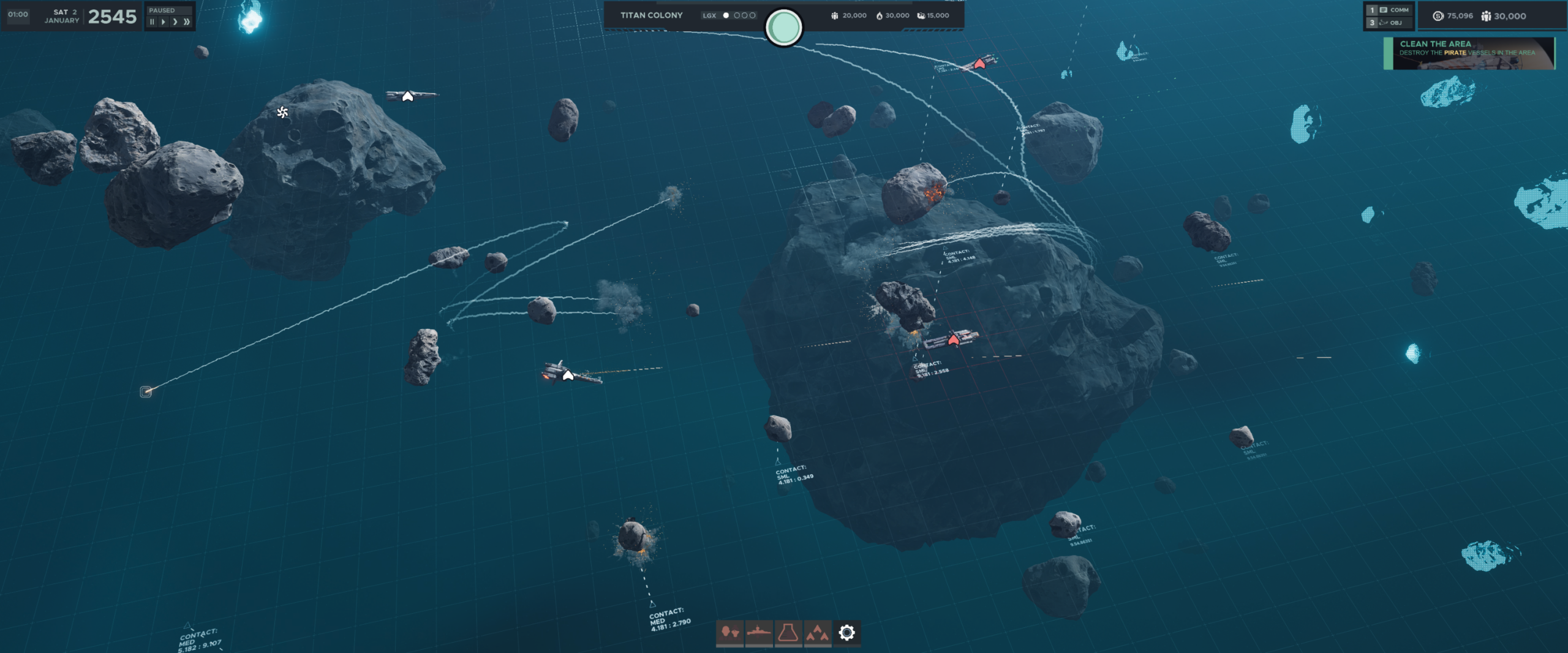Select the Titan Colony name label
1568x653 pixels.
651,15
